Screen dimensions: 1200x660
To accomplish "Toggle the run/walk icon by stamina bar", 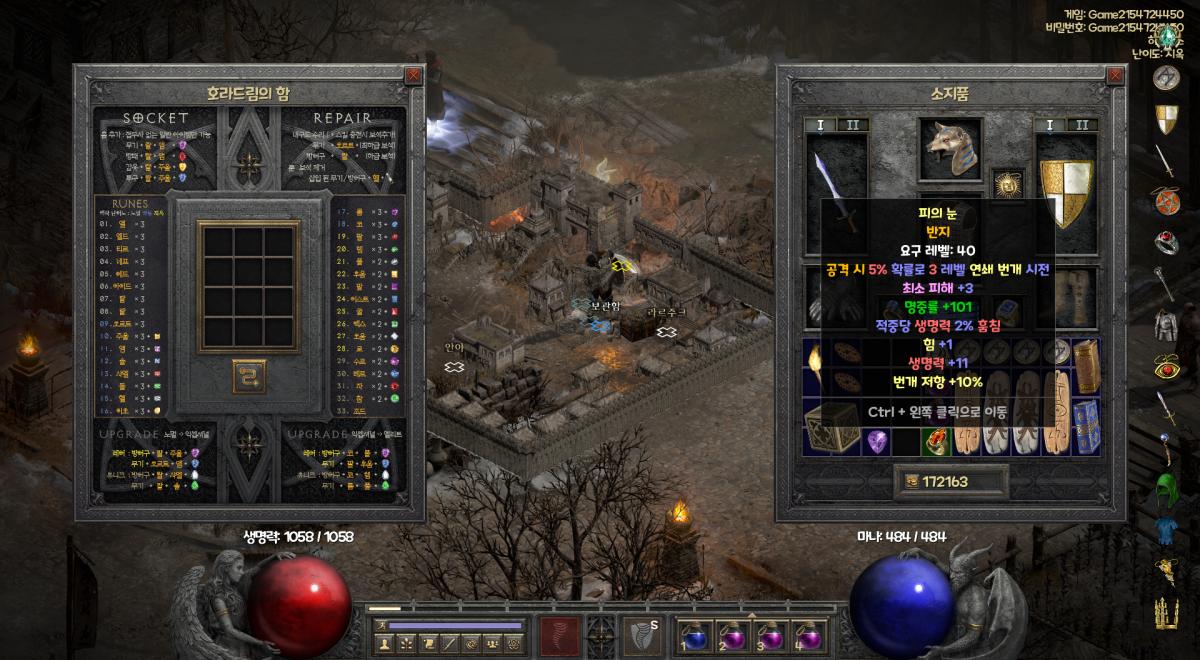I will tap(381, 625).
